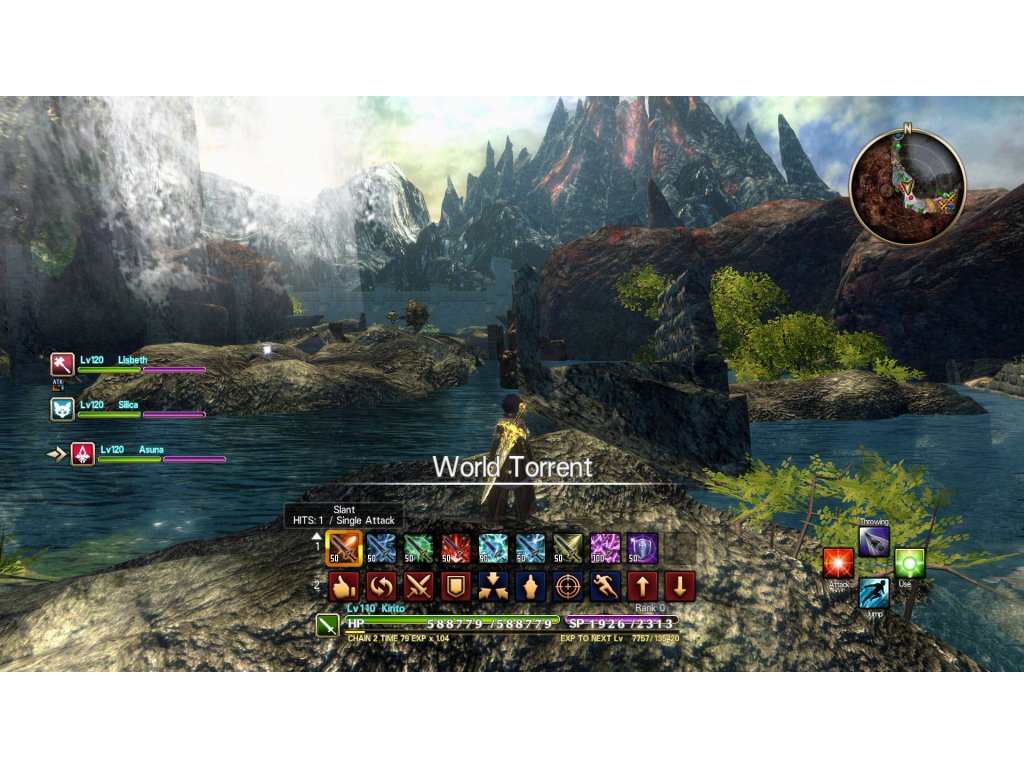
Task: Use the red sword skill icon
Action: (456, 548)
